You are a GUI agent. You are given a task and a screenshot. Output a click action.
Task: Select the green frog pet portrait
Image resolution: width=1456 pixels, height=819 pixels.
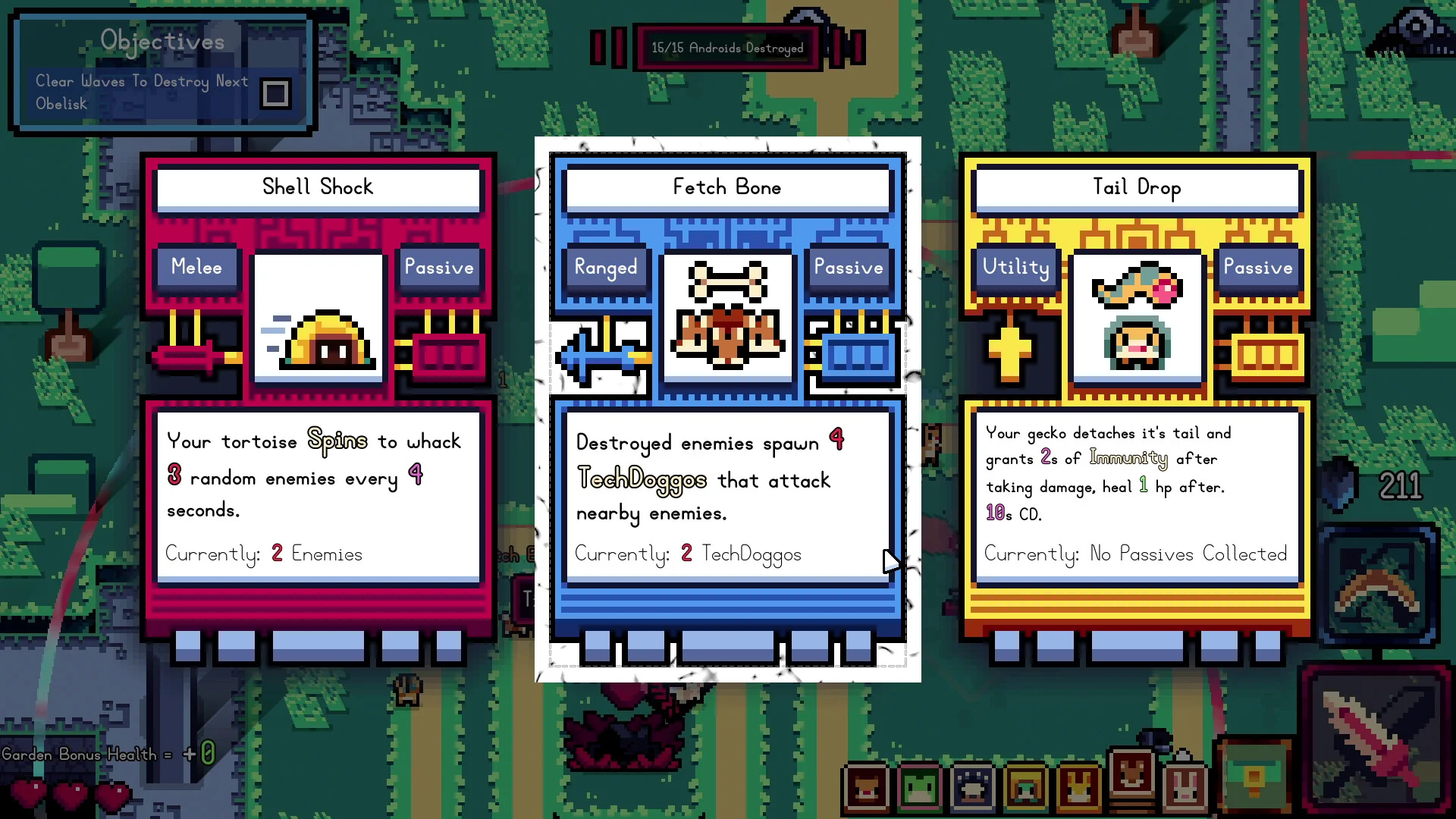(919, 787)
